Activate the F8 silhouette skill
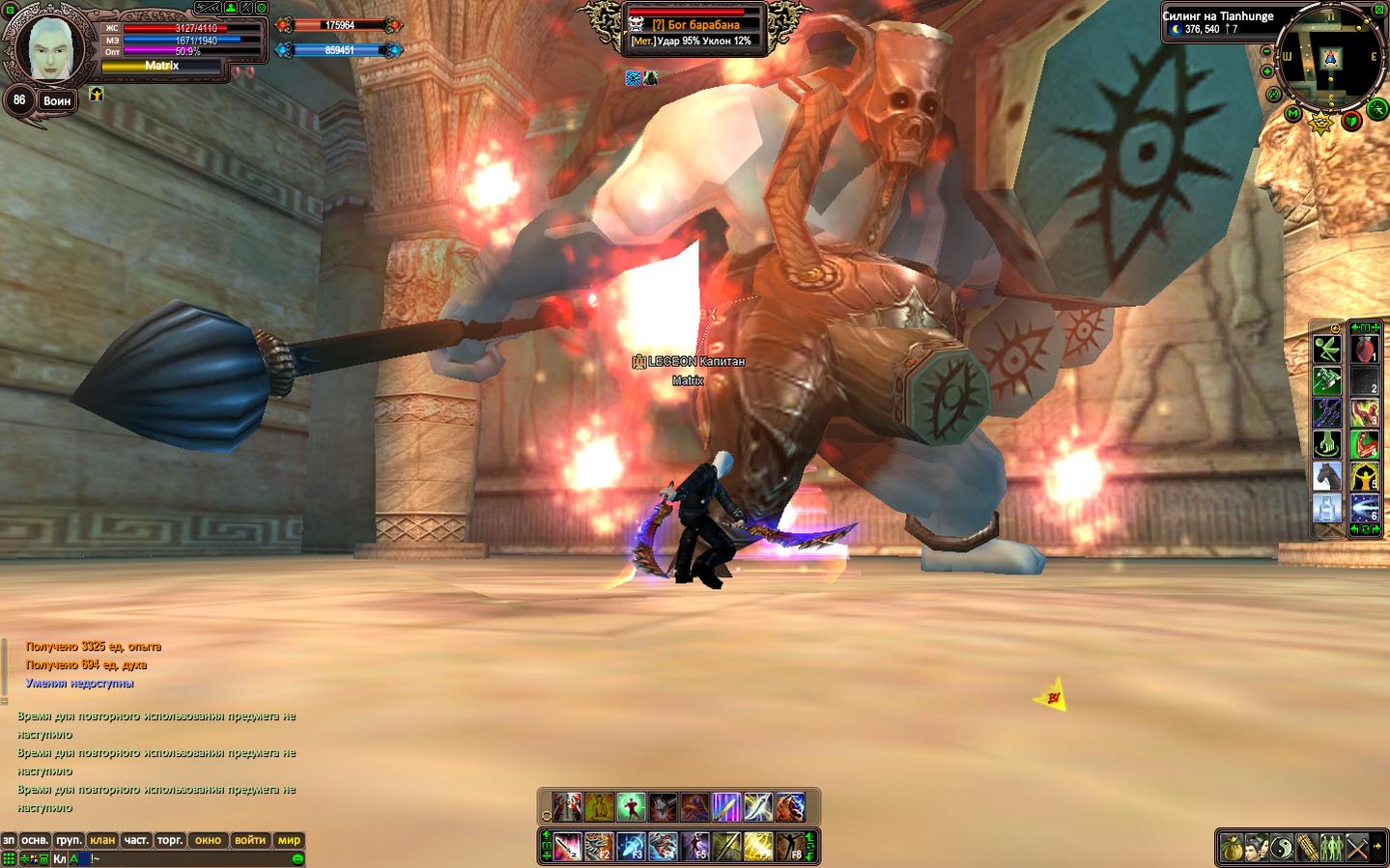This screenshot has width=1390, height=868. 790,846
